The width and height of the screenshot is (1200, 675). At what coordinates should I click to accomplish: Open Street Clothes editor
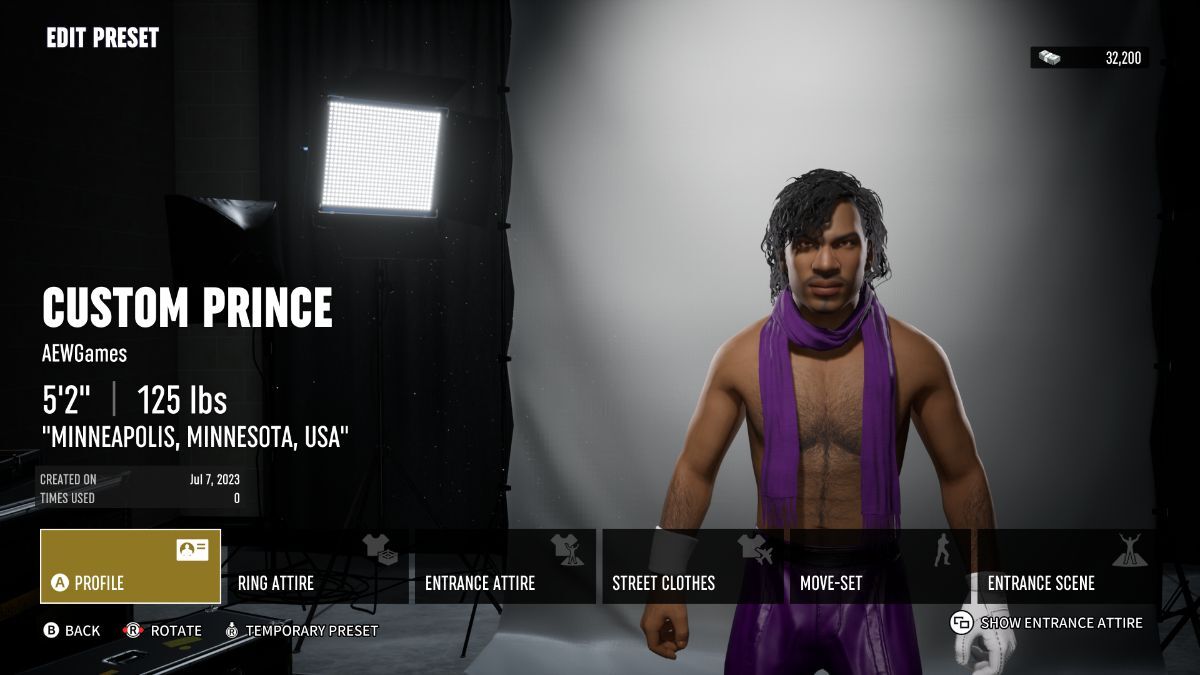coord(692,566)
